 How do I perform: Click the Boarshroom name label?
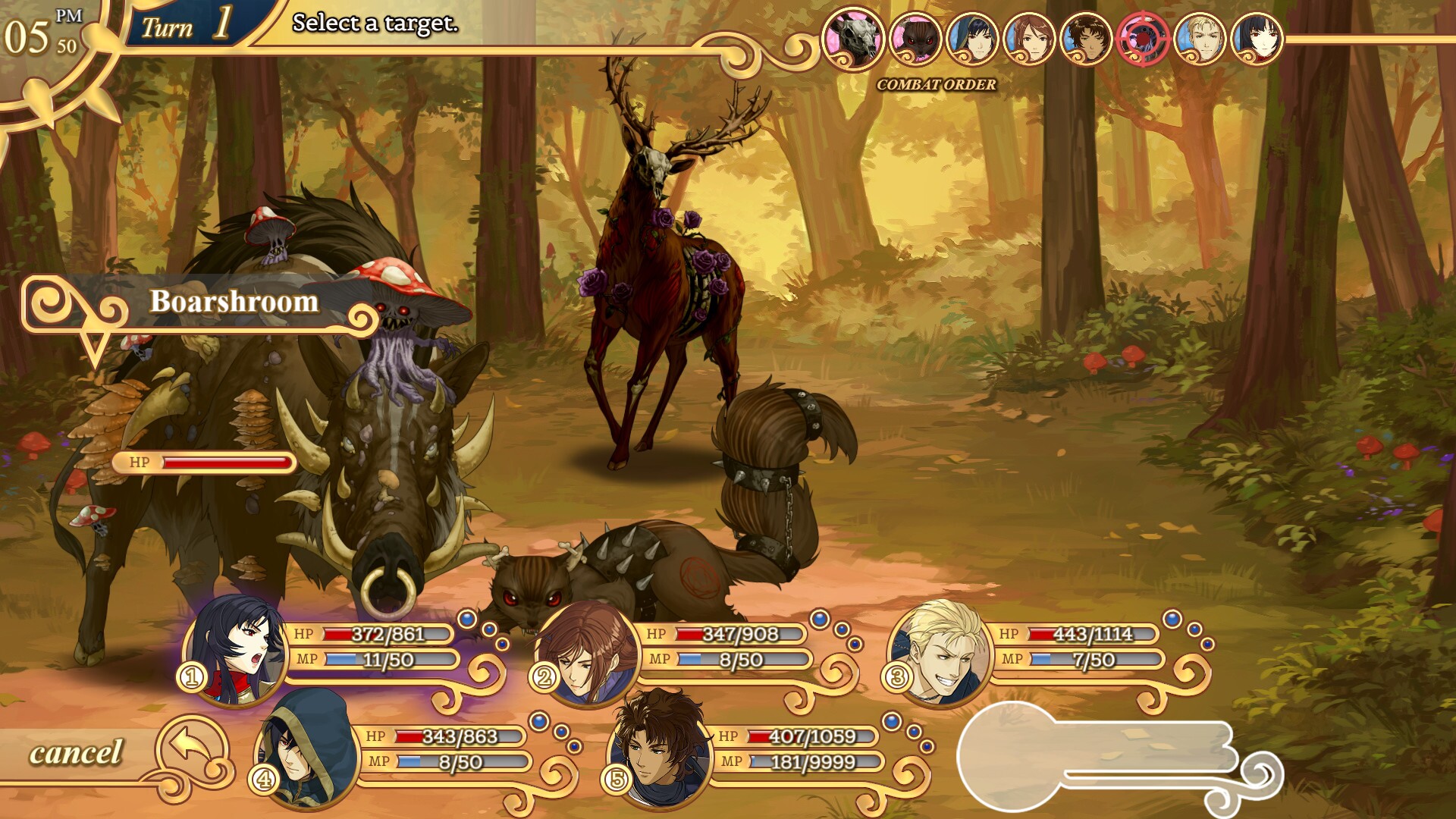[233, 302]
